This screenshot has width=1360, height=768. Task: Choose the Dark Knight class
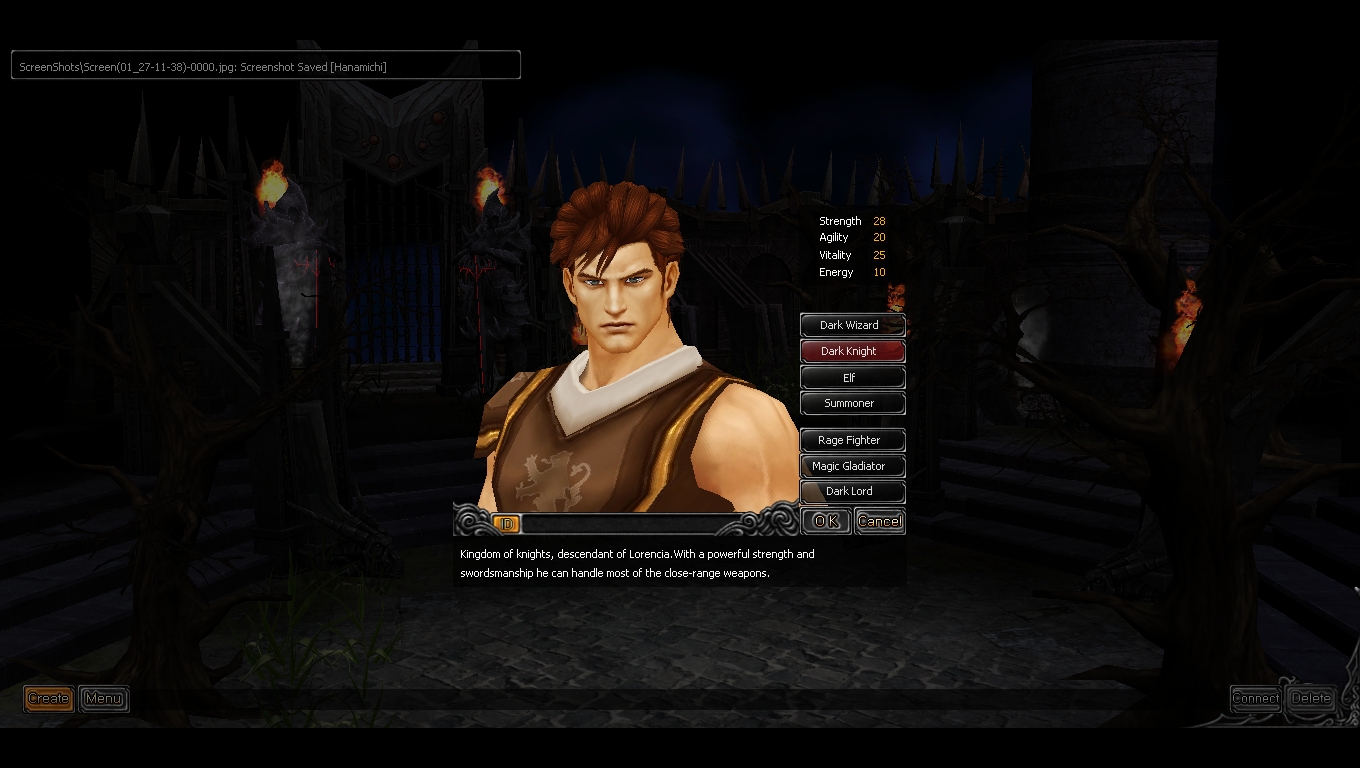(x=852, y=351)
